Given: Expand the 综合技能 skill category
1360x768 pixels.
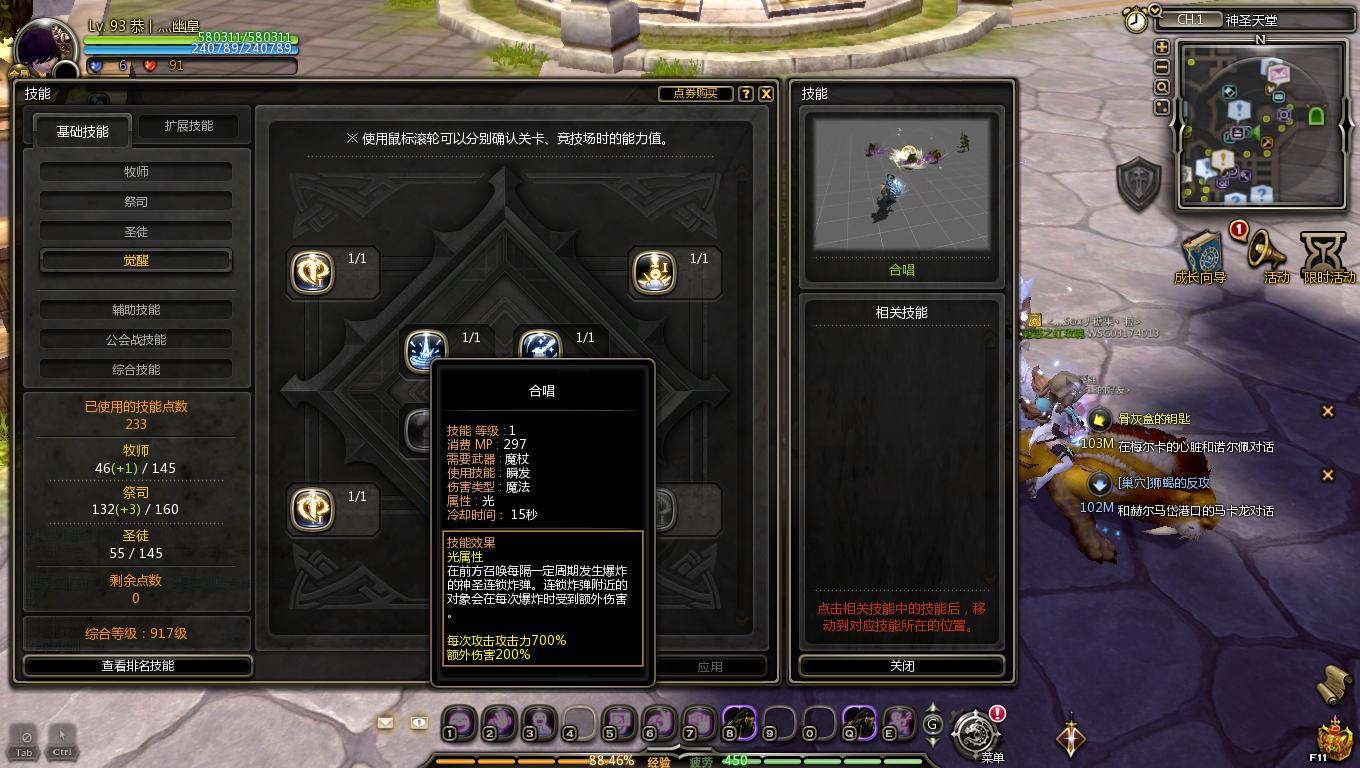Looking at the screenshot, I should point(137,369).
